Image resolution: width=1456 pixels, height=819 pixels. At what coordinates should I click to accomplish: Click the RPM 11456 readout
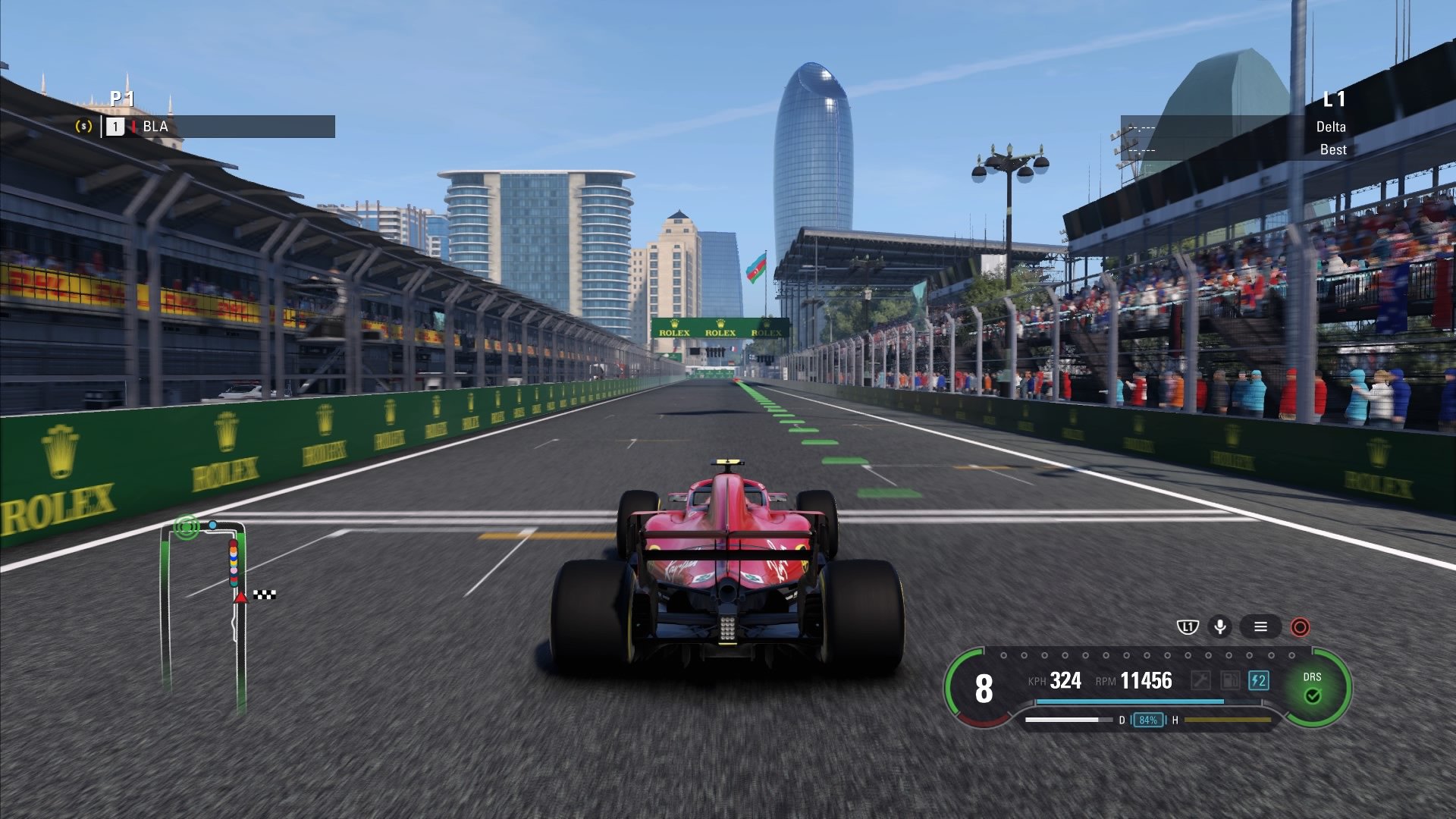[x=1150, y=681]
